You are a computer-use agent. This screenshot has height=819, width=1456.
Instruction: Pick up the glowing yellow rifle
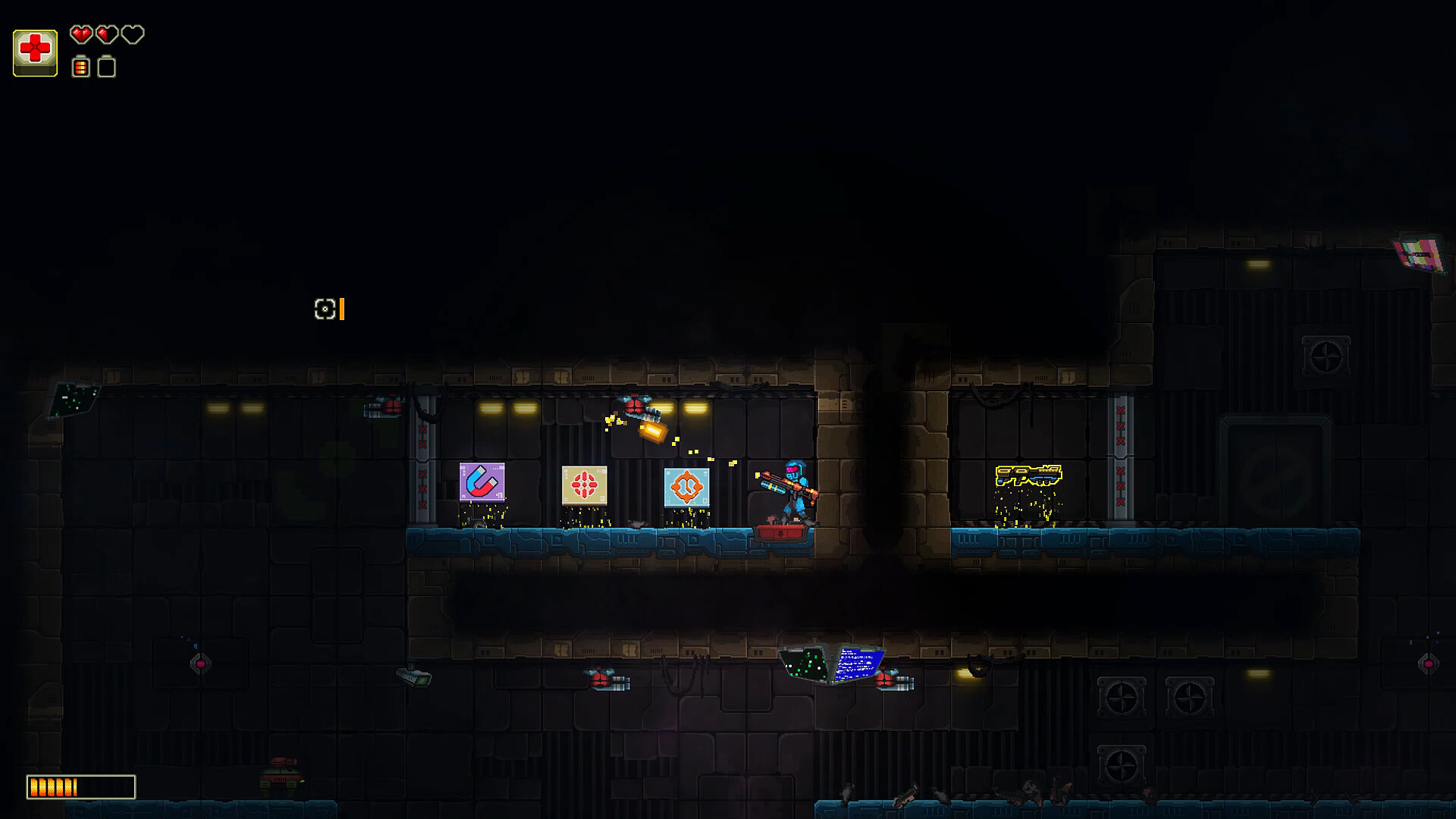(1028, 474)
